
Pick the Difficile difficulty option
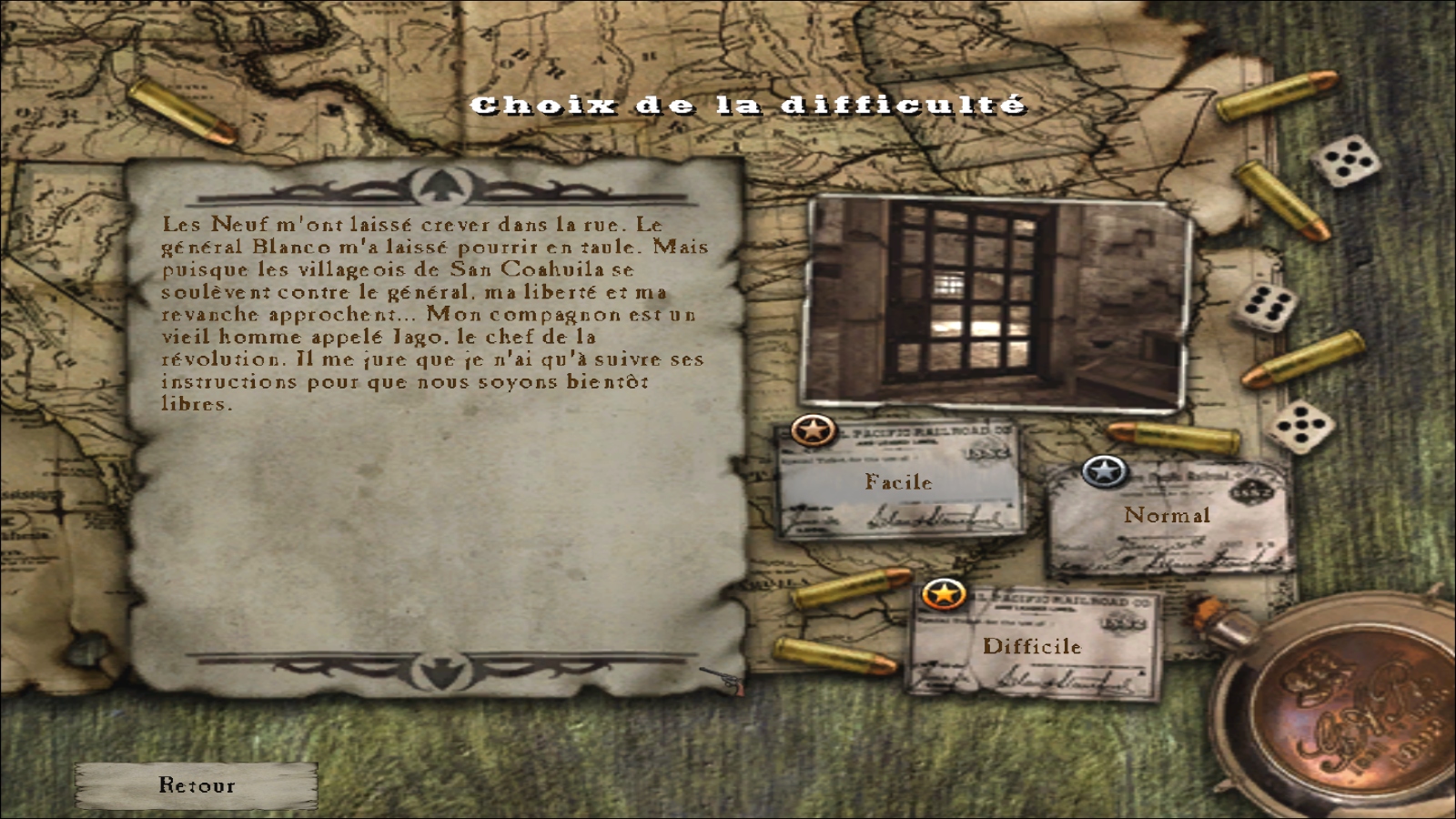[1032, 647]
